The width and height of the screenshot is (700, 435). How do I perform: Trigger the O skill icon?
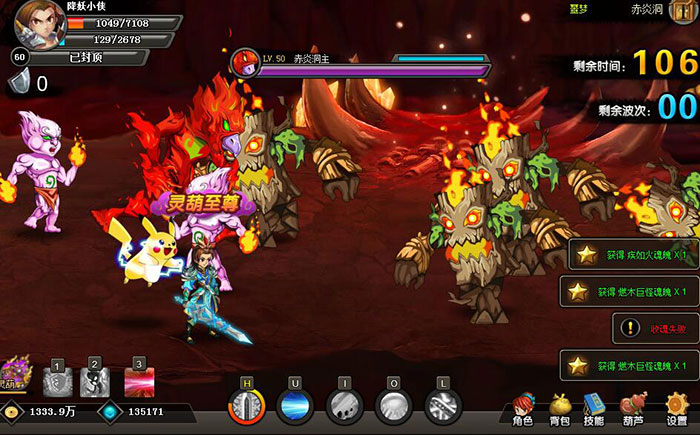click(x=393, y=407)
